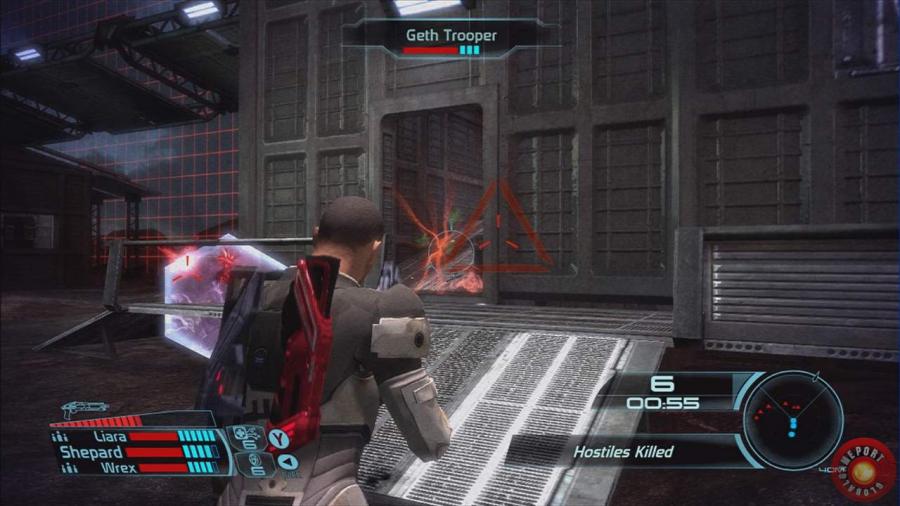Click the round red Report watermark badge

click(861, 468)
